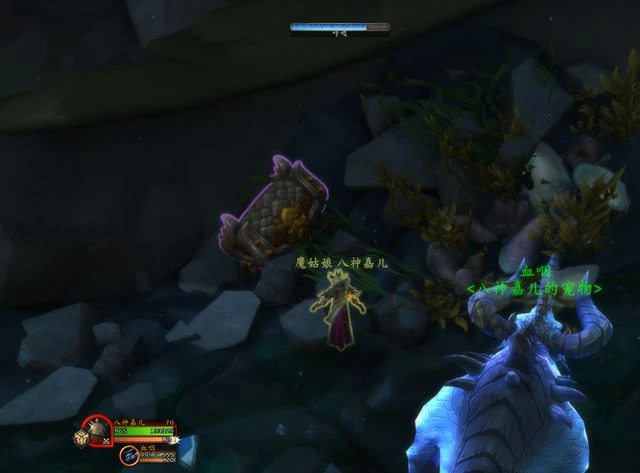Screen dimensions: 640x473
Task: Click the pet portrait for 血喝
Action: click(x=130, y=456)
